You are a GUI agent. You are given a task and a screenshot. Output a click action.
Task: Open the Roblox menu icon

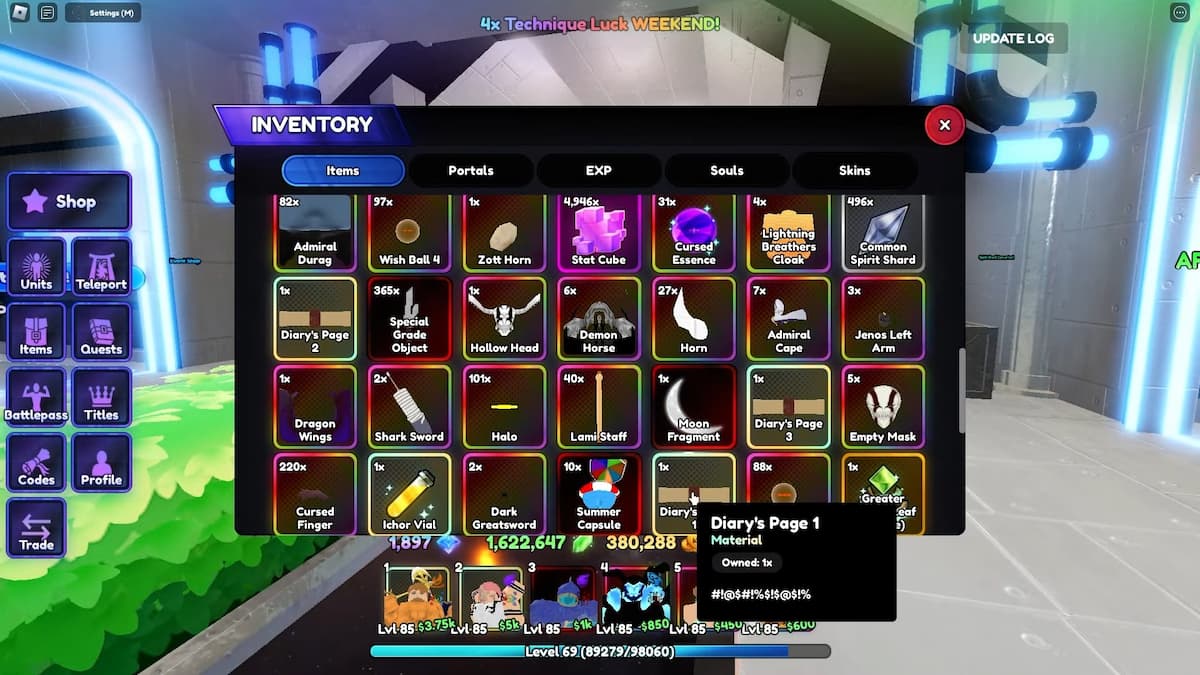point(19,13)
